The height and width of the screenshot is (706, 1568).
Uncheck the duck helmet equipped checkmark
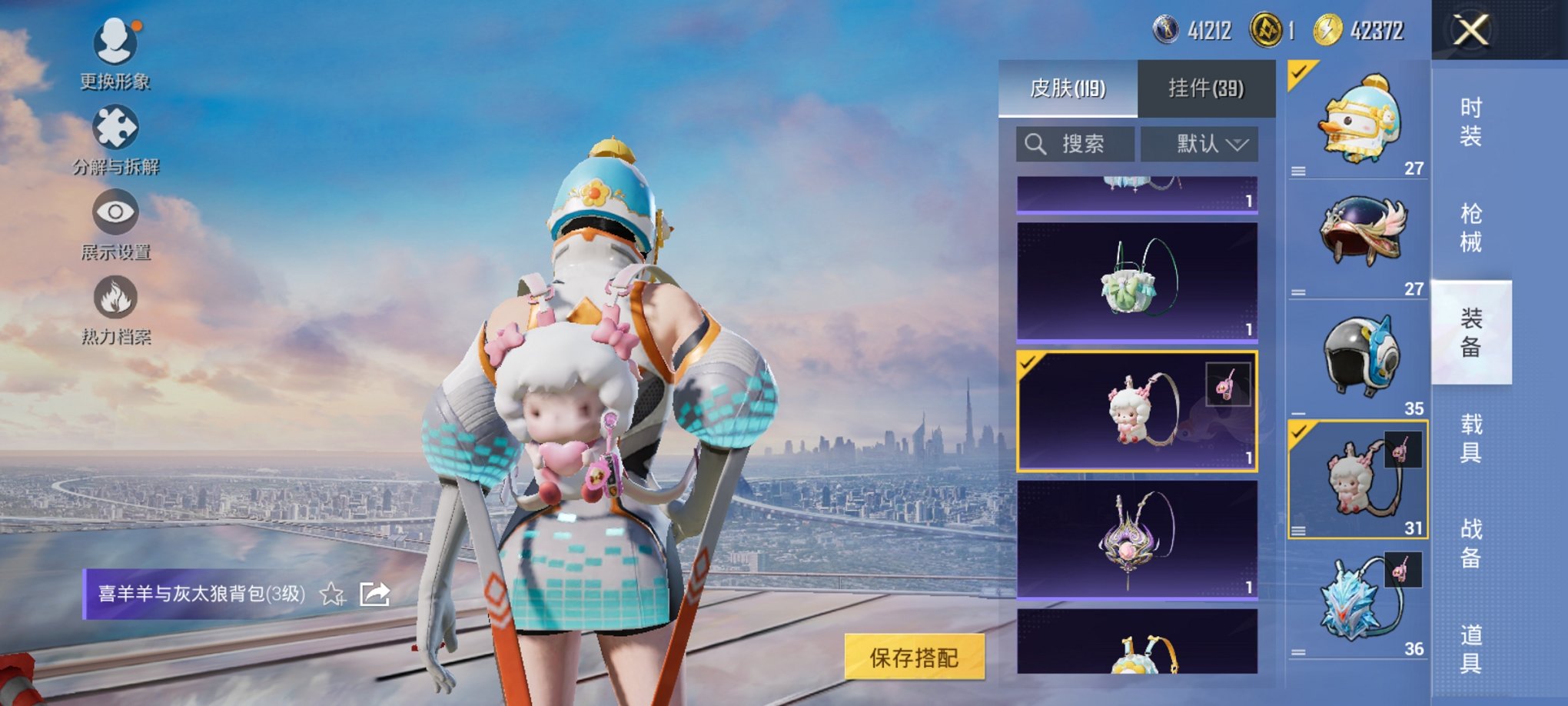(1300, 73)
